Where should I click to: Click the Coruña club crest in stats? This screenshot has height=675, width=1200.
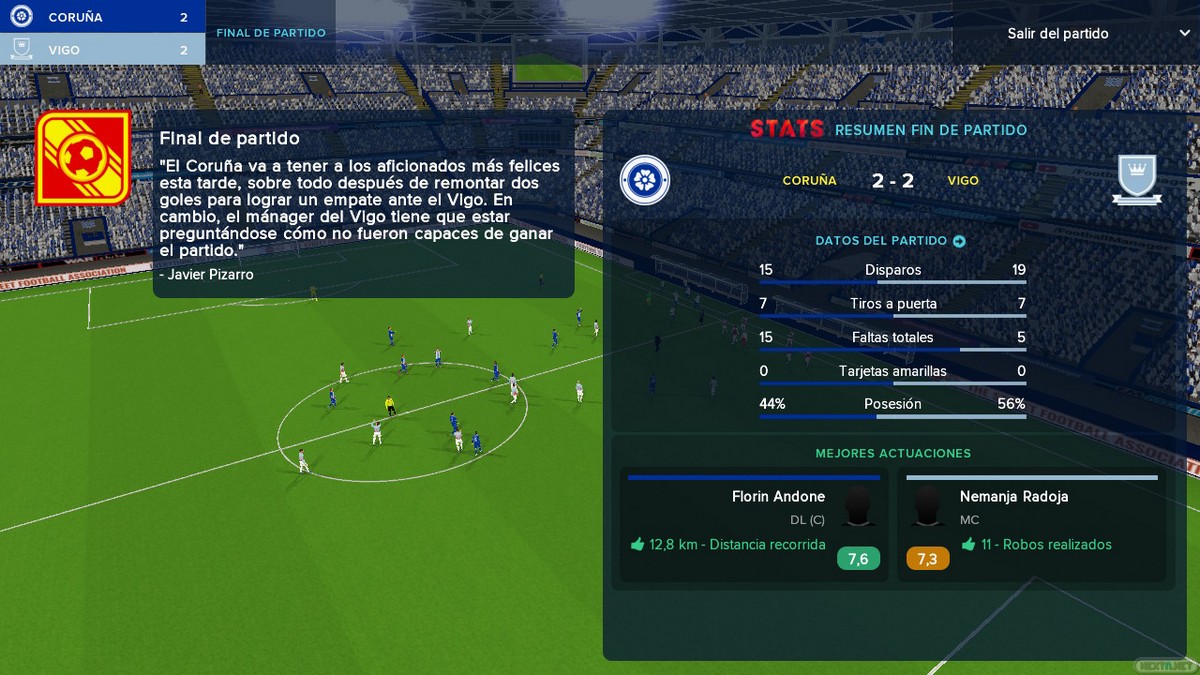tap(645, 181)
